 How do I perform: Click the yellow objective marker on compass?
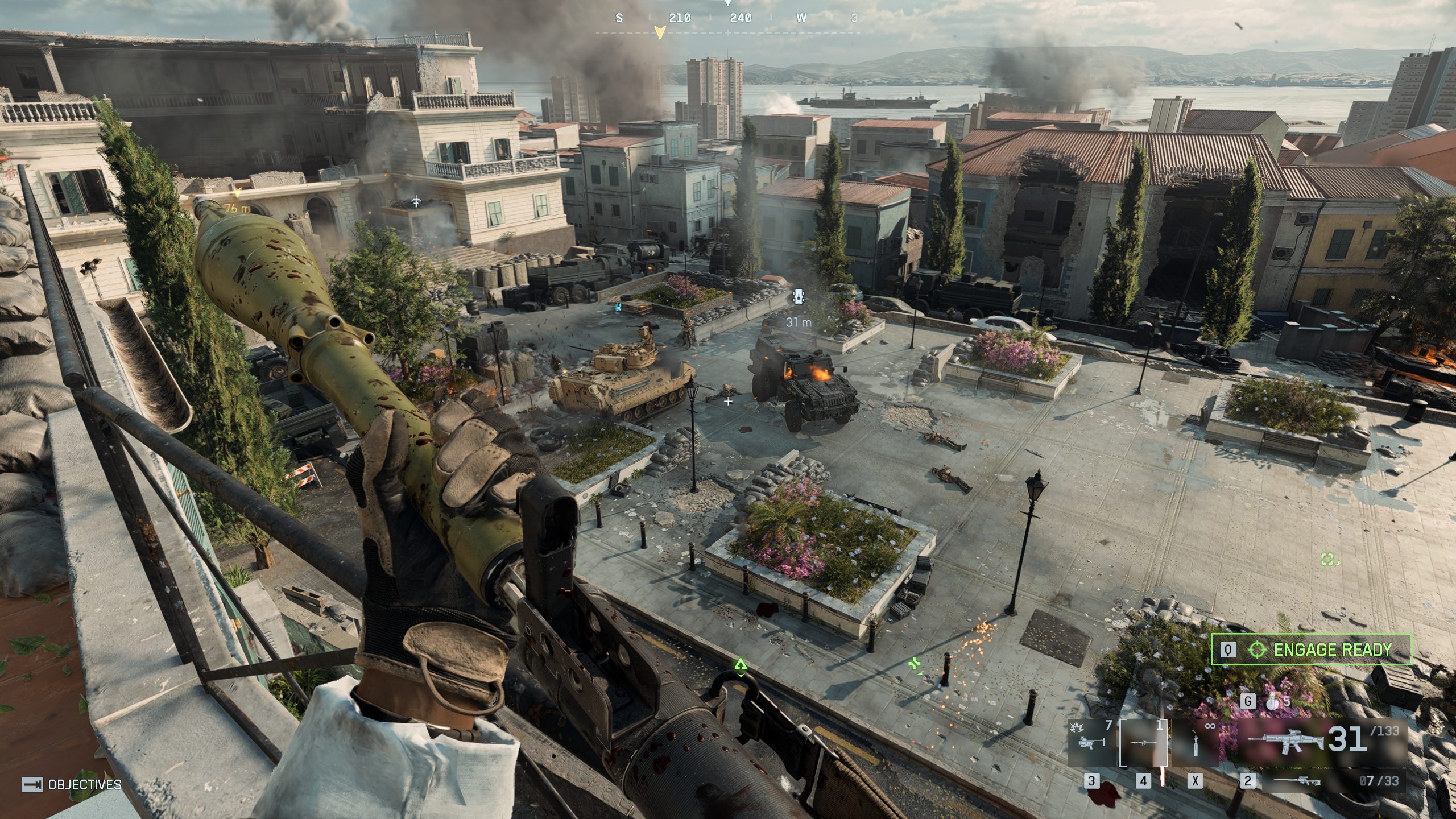coord(660,32)
